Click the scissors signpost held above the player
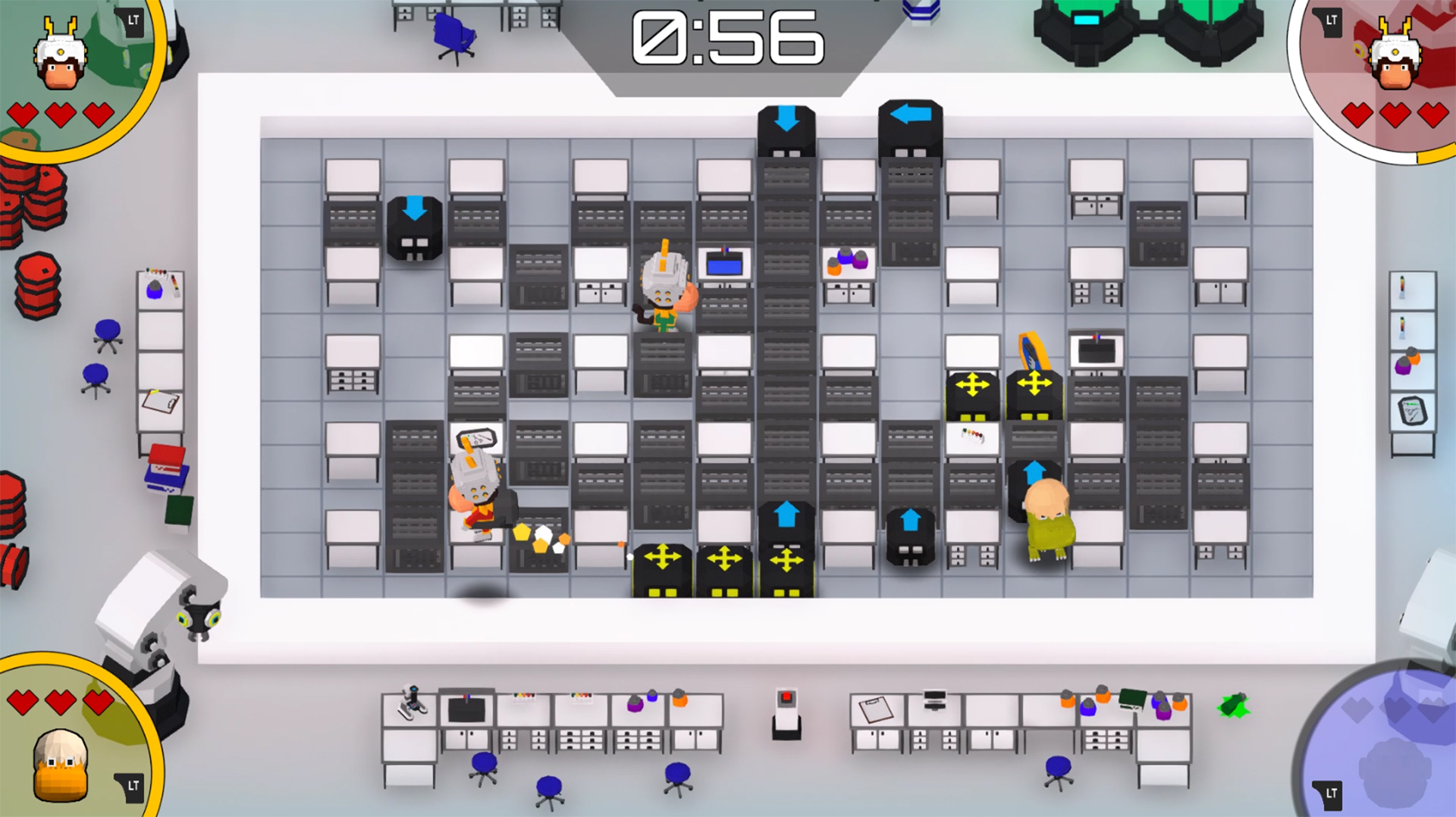1456x817 pixels. 478,440
